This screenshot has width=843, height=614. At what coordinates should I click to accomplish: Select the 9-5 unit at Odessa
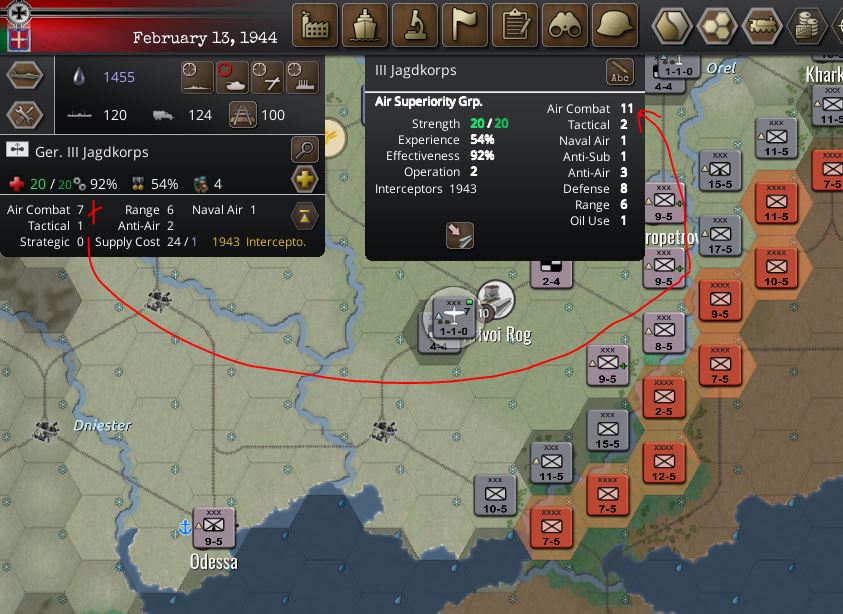[214, 527]
